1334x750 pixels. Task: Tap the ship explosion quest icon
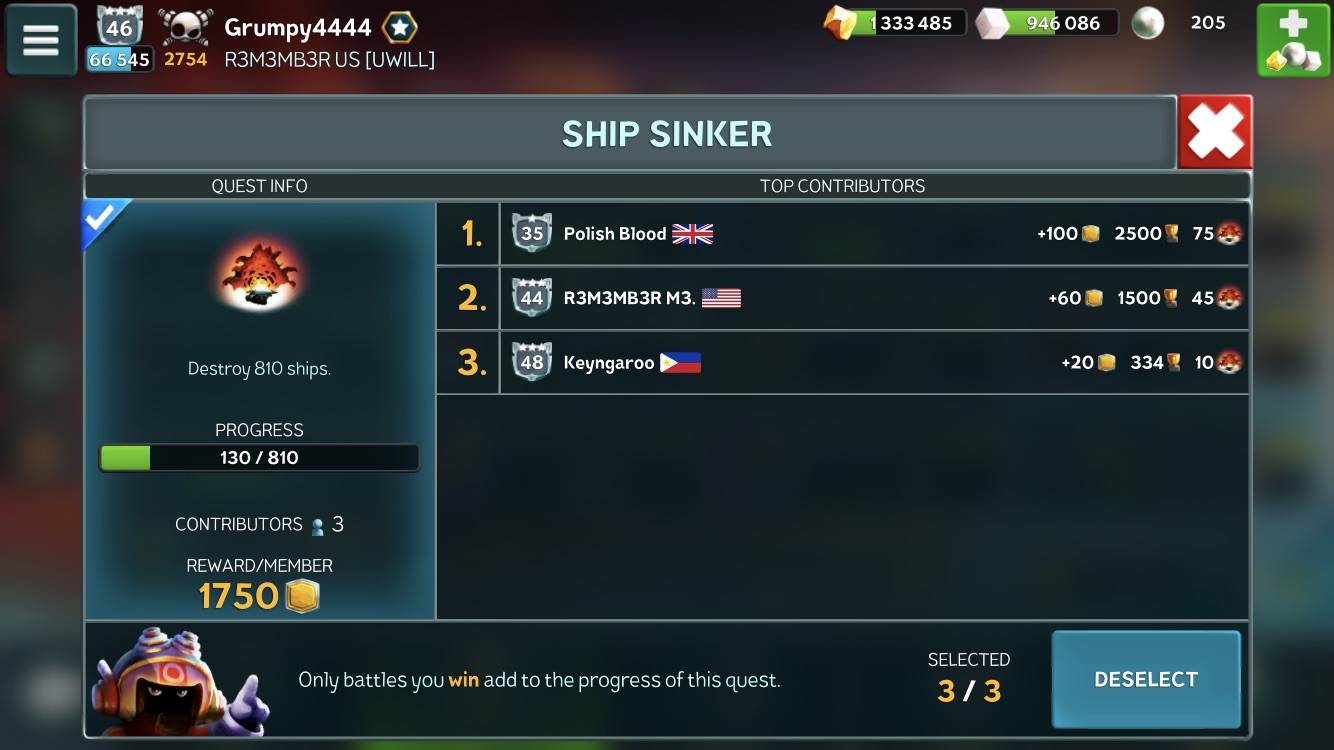click(x=259, y=273)
